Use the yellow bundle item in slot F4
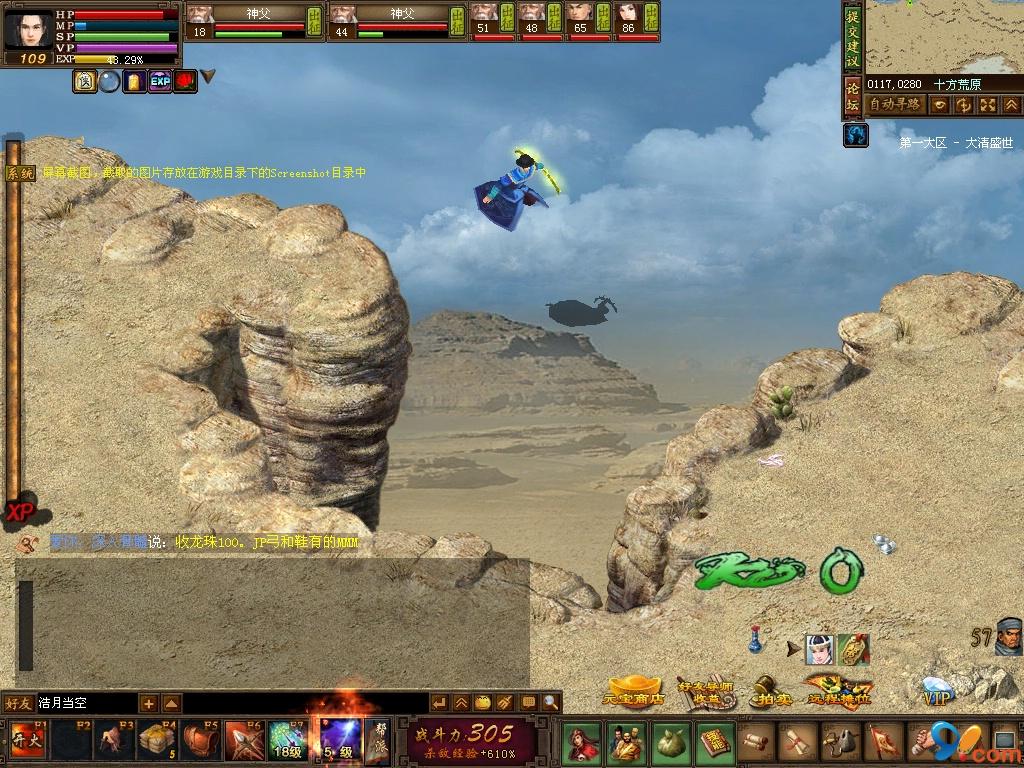This screenshot has width=1024, height=768. pos(158,741)
